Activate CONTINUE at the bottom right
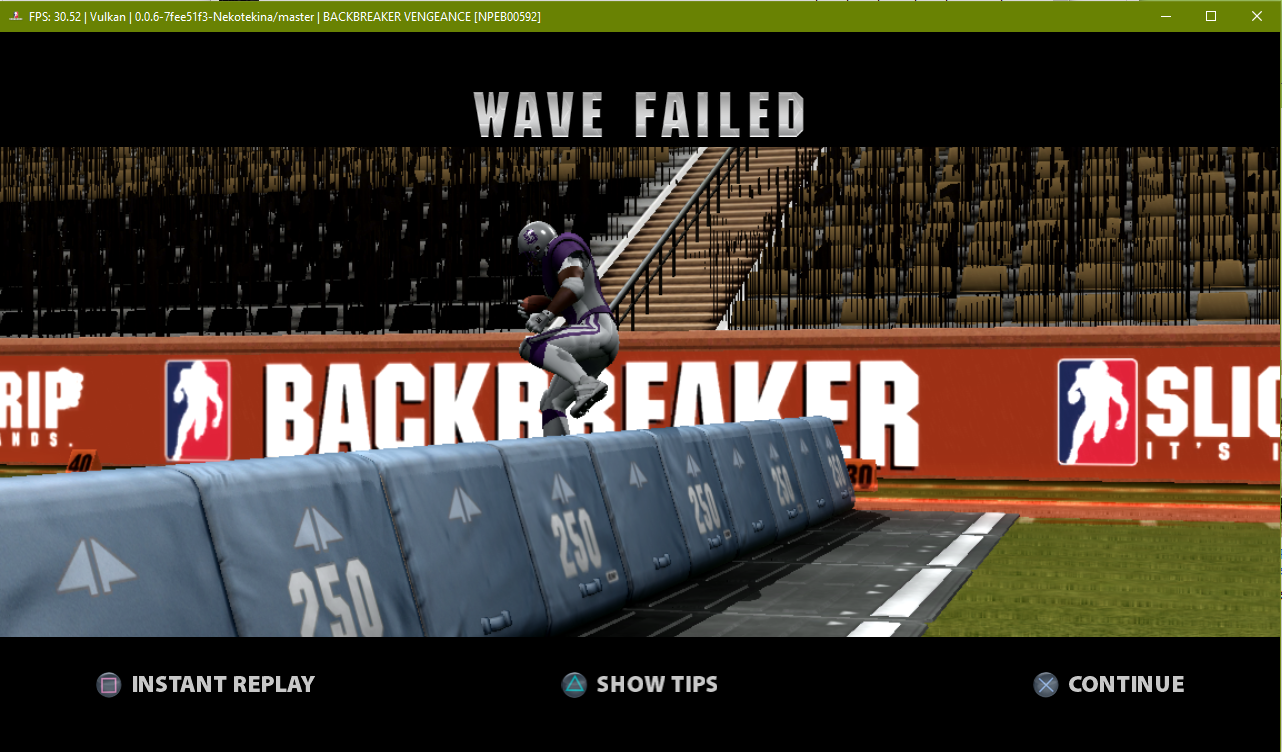The width and height of the screenshot is (1282, 752). tap(1125, 684)
